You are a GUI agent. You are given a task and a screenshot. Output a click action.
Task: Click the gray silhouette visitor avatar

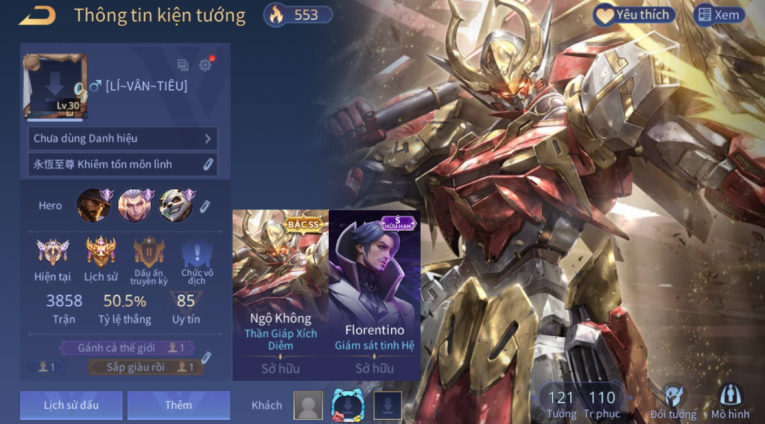(x=308, y=405)
